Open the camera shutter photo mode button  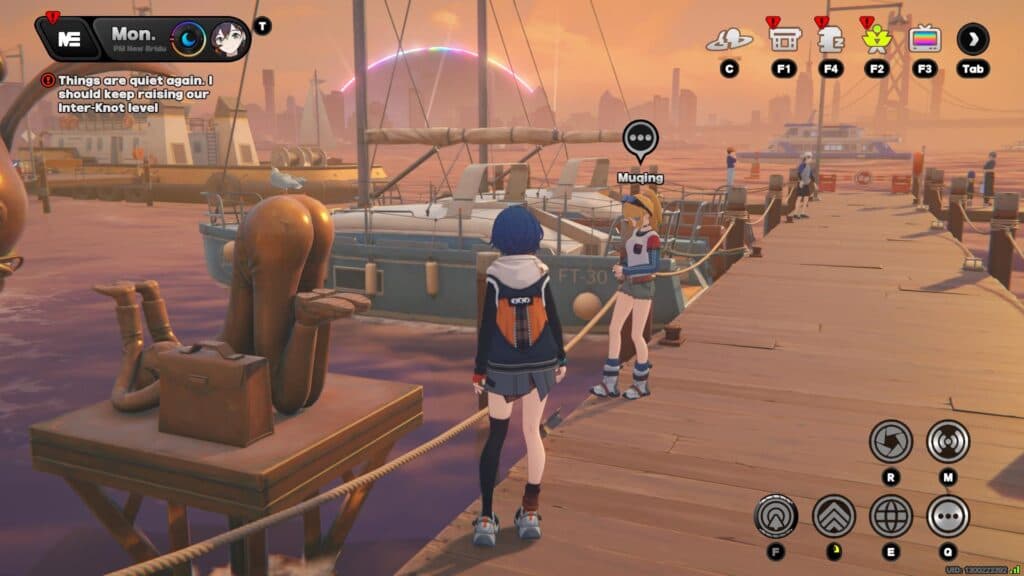point(890,440)
